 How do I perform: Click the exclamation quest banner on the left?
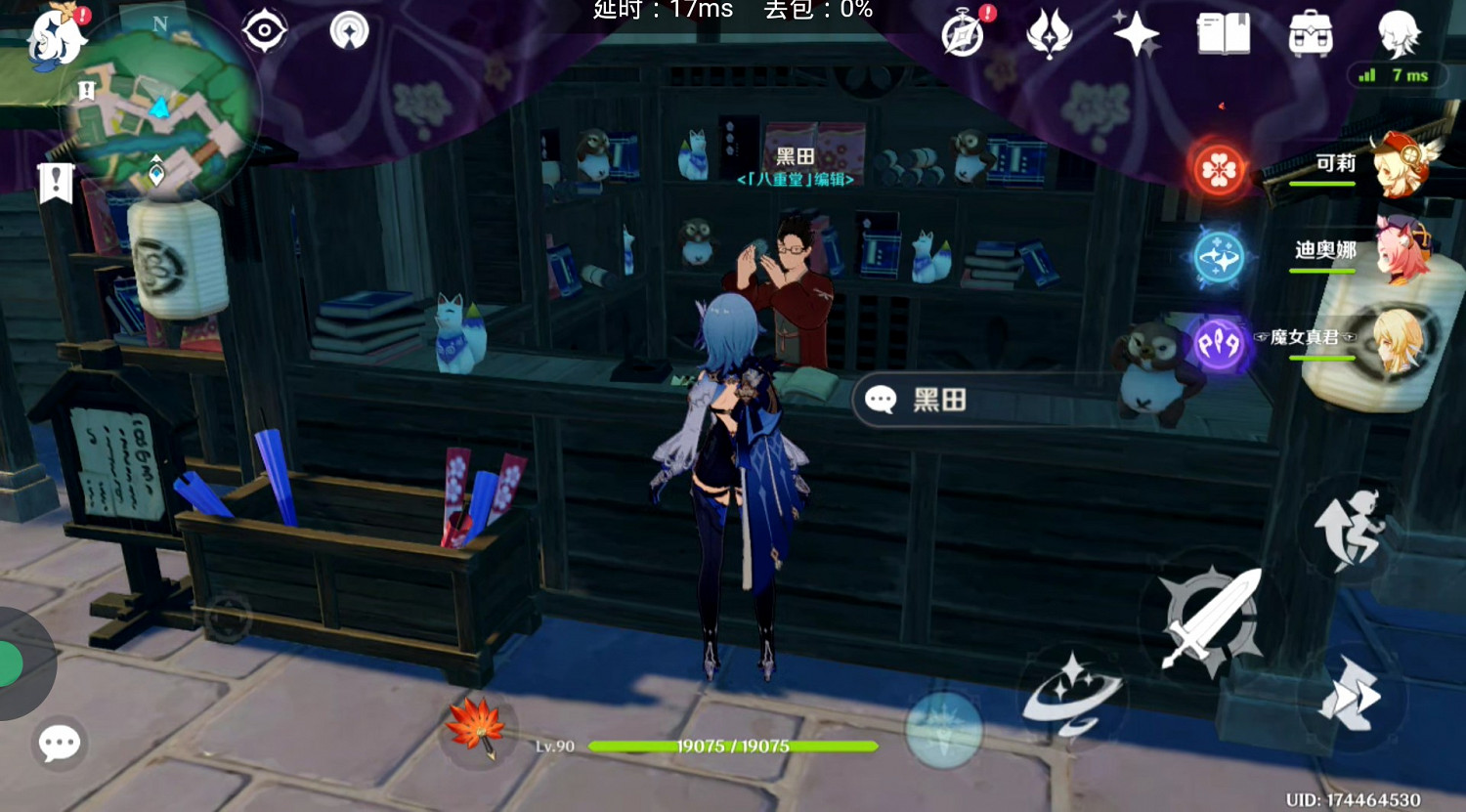pos(56,181)
